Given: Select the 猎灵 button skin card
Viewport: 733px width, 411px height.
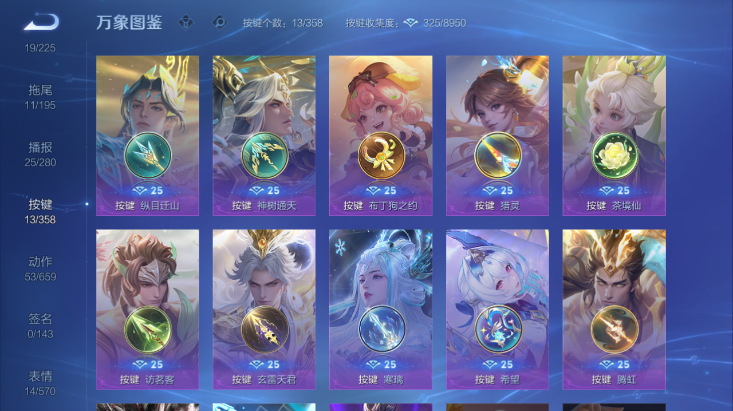Looking at the screenshot, I should tap(497, 135).
